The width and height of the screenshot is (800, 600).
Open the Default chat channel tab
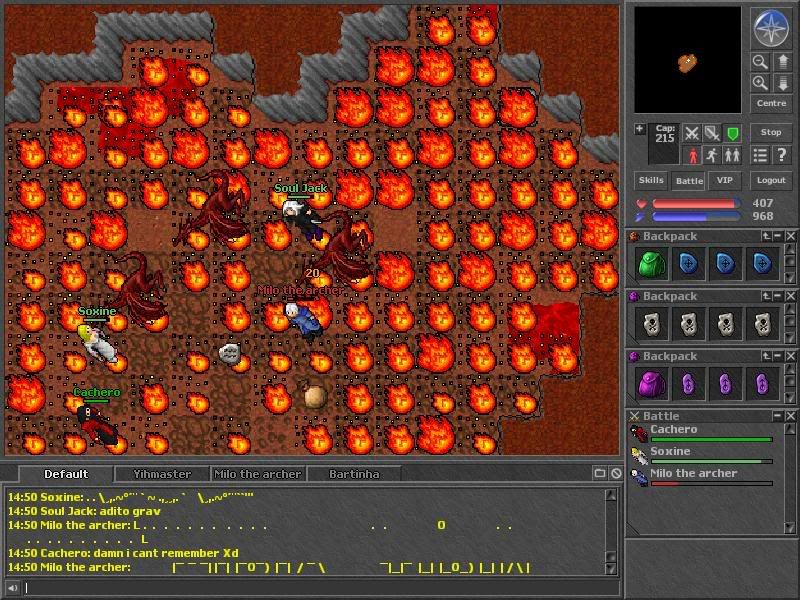click(66, 474)
